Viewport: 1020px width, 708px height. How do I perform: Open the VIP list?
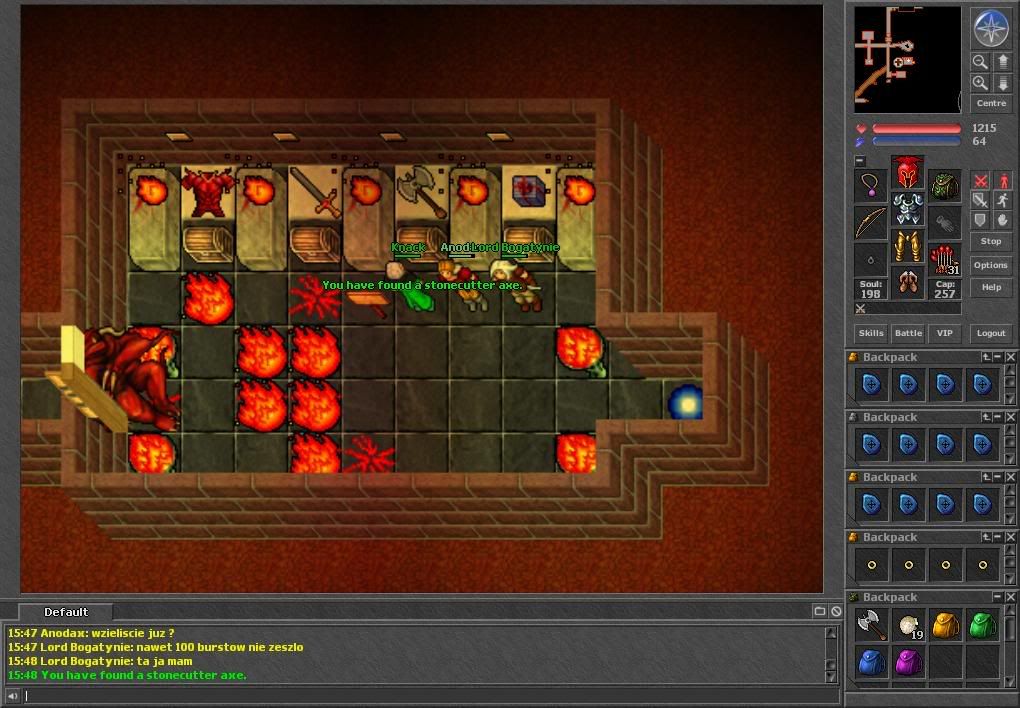click(942, 333)
